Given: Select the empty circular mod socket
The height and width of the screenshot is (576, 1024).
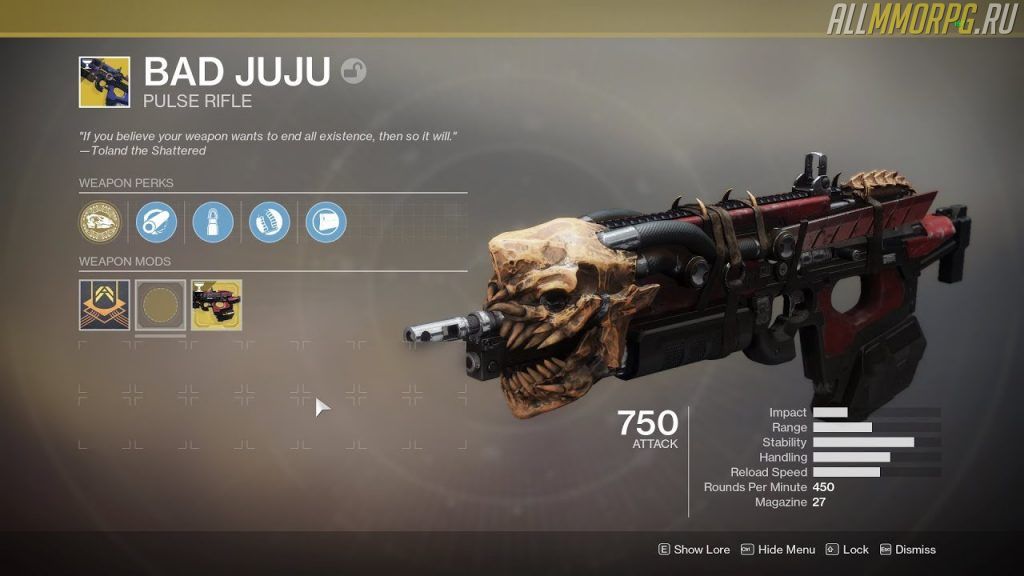Looking at the screenshot, I should [x=160, y=305].
